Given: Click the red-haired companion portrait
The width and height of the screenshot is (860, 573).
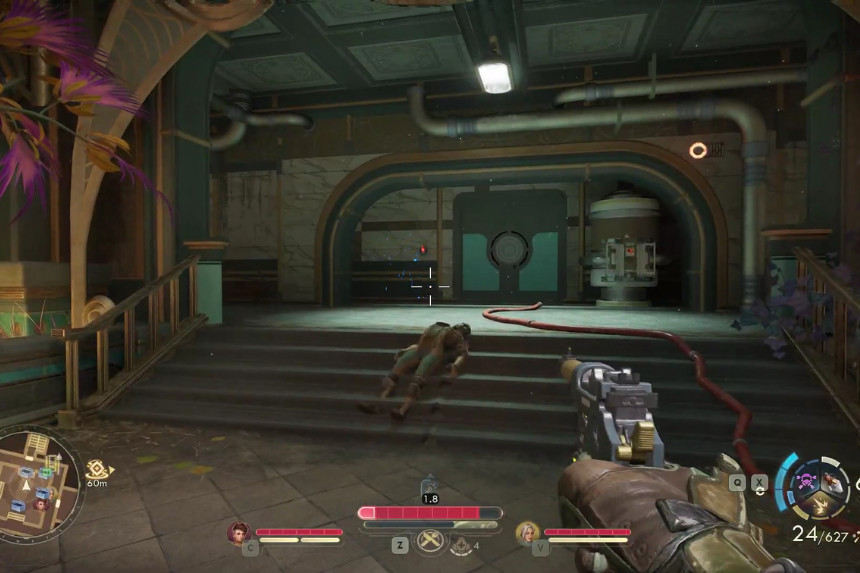Looking at the screenshot, I should coord(238,533).
